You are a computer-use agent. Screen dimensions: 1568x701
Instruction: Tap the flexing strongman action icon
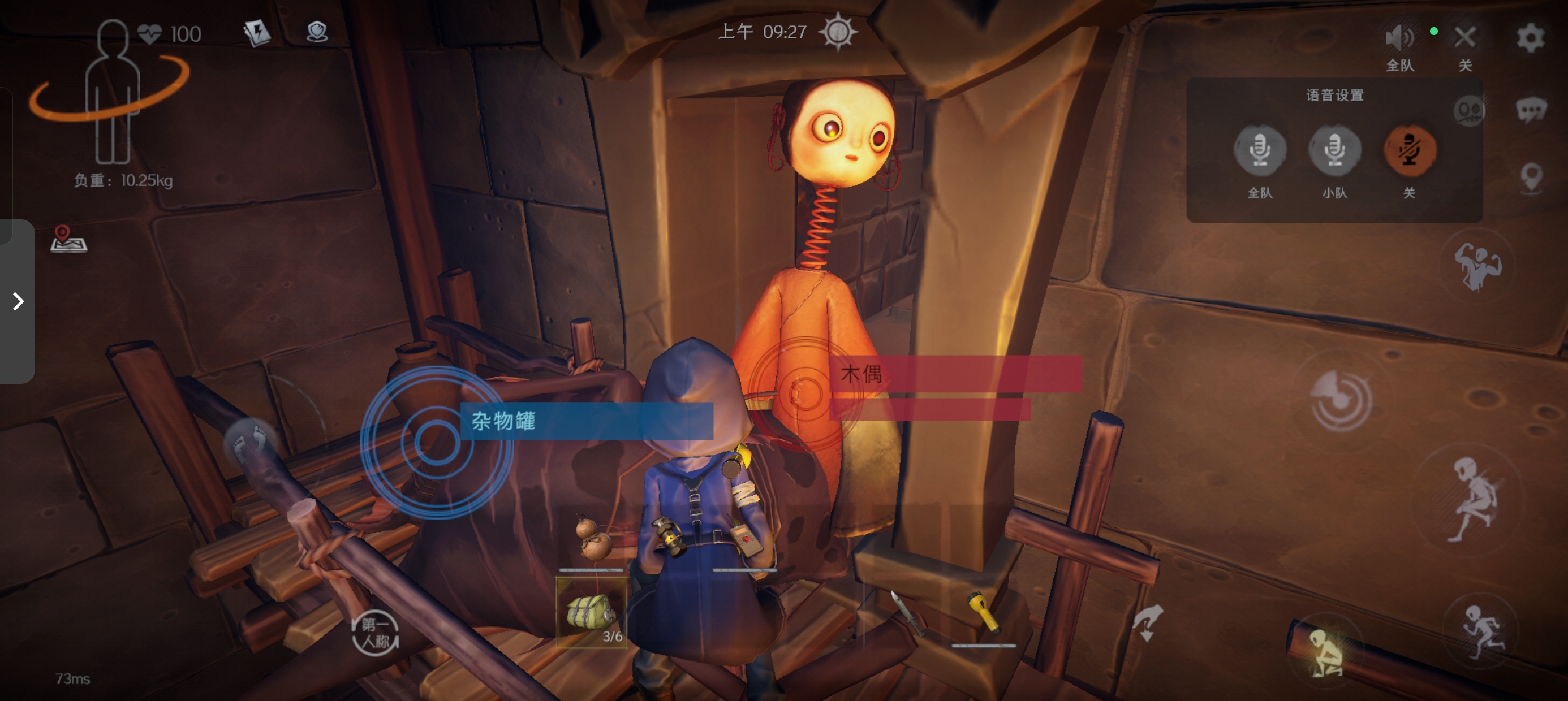click(1477, 266)
